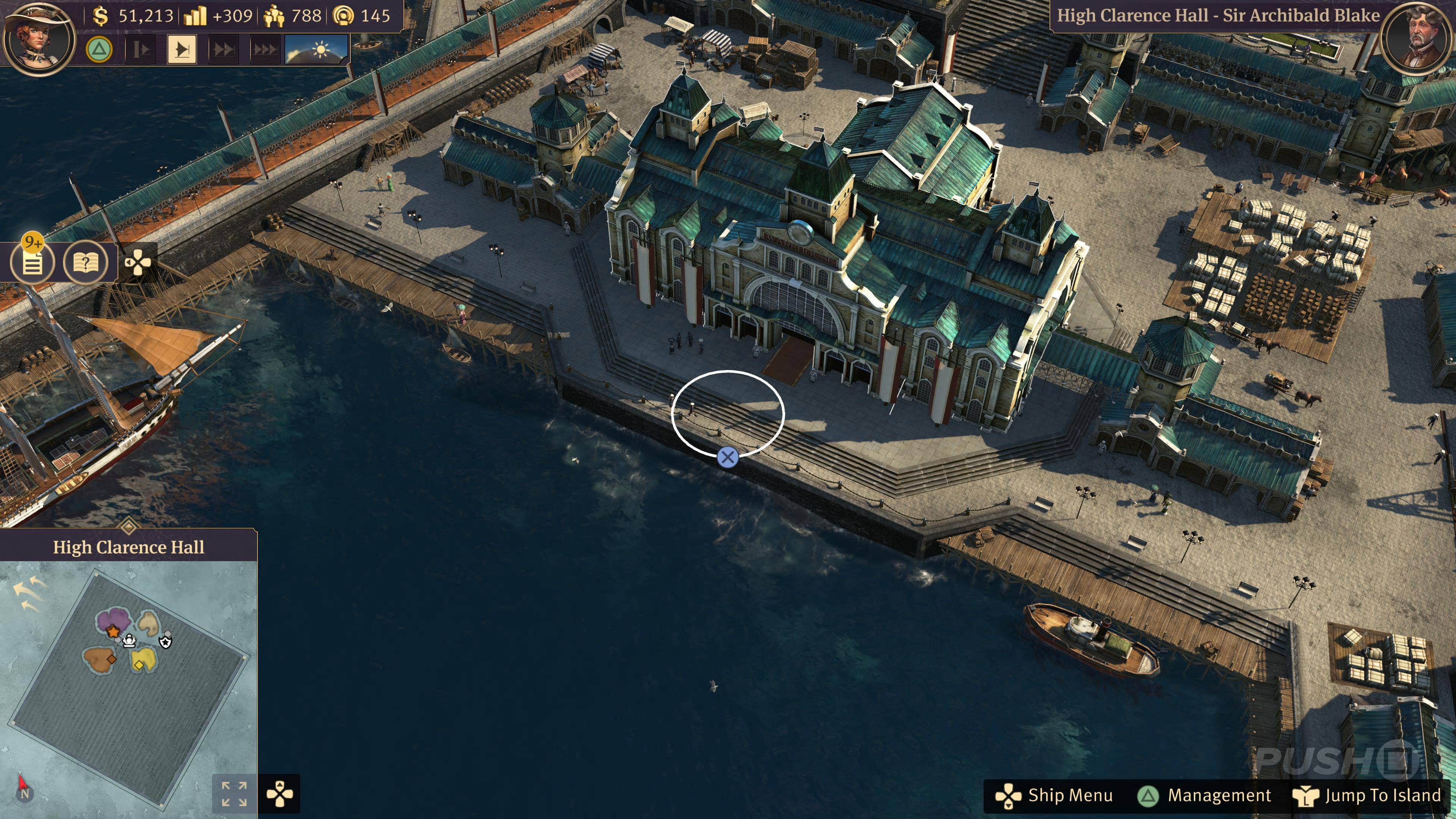Screen dimensions: 1456x819
Task: Open the red-haired player portrait menu
Action: click(38, 38)
